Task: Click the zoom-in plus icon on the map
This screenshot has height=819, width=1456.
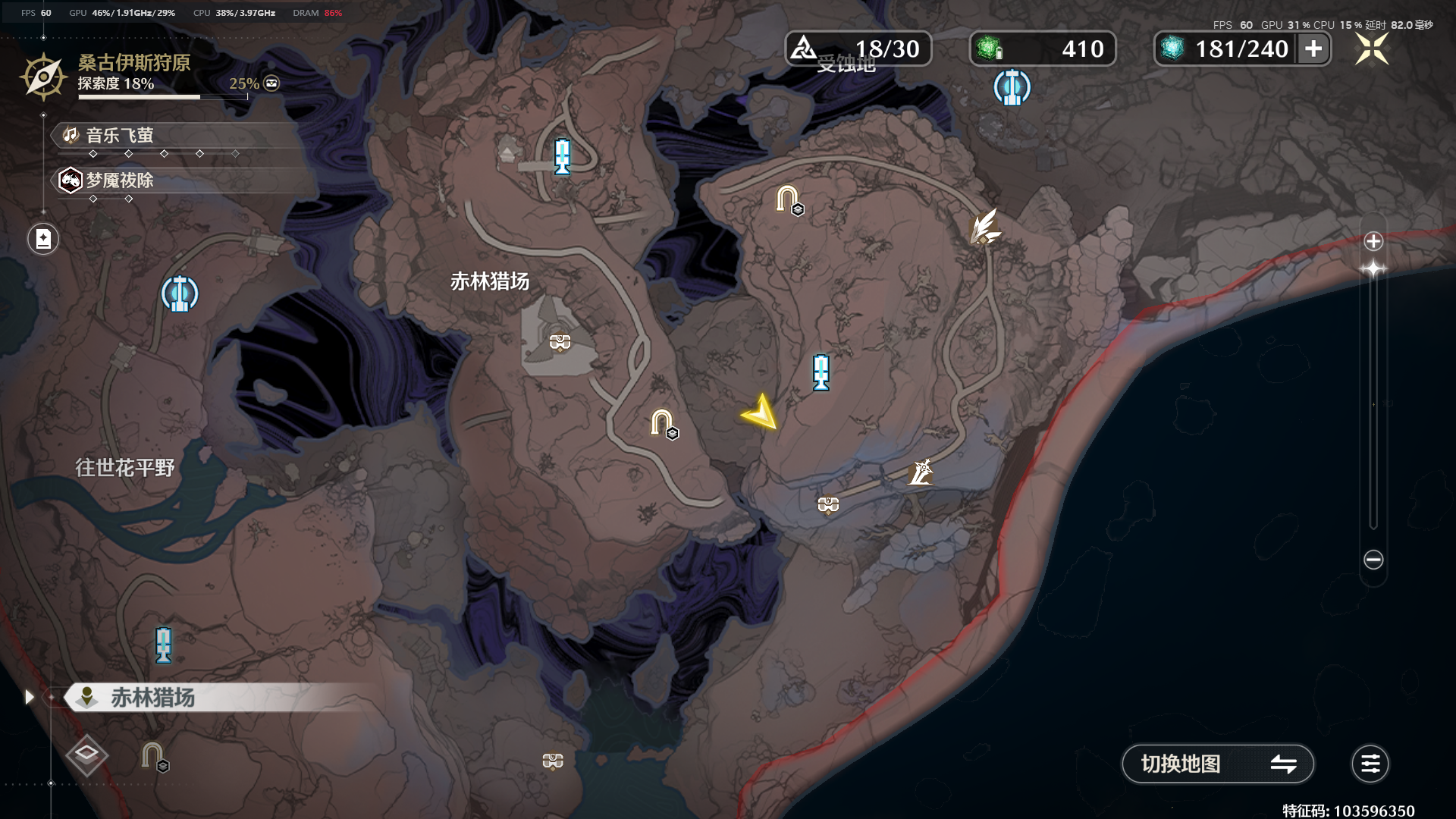Action: click(1372, 243)
